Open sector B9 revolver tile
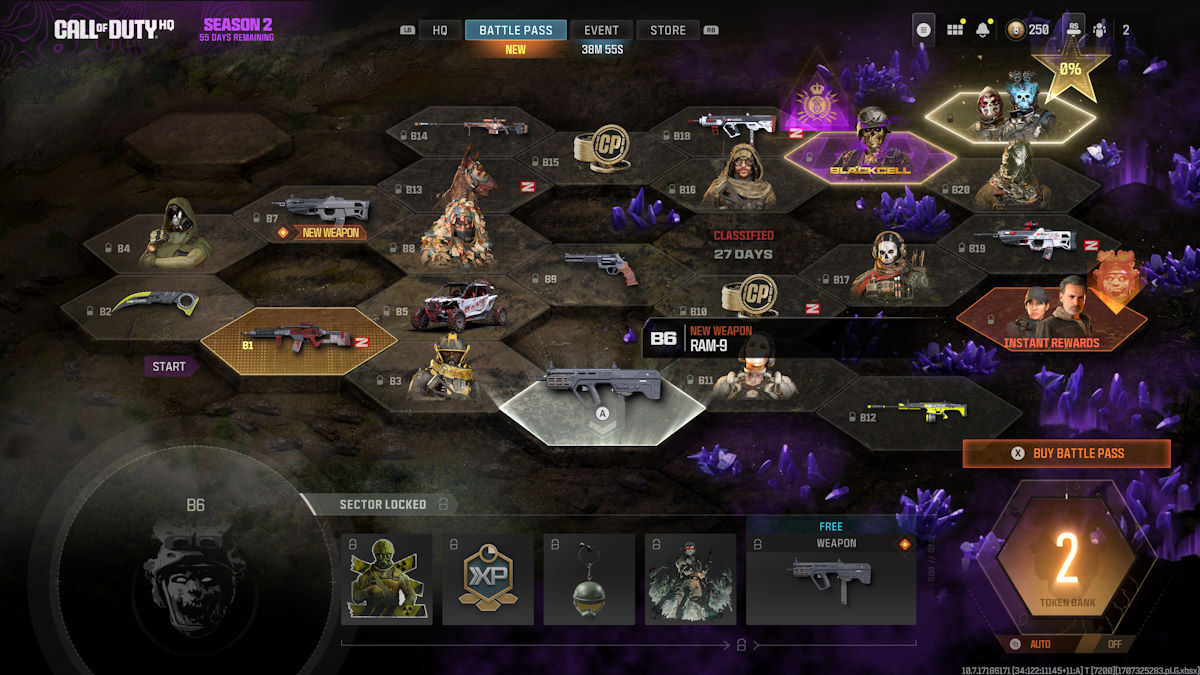The height and width of the screenshot is (675, 1200). pyautogui.click(x=598, y=268)
